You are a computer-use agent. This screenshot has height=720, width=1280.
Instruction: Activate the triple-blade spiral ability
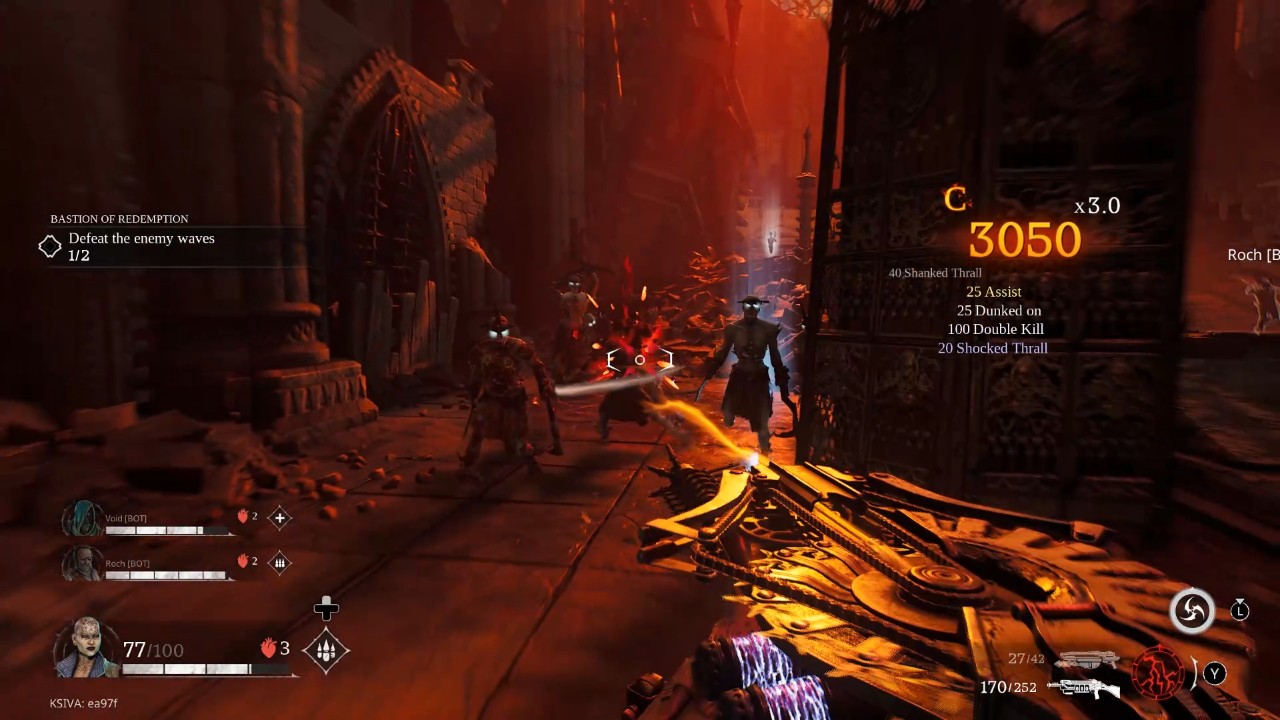[x=1192, y=611]
